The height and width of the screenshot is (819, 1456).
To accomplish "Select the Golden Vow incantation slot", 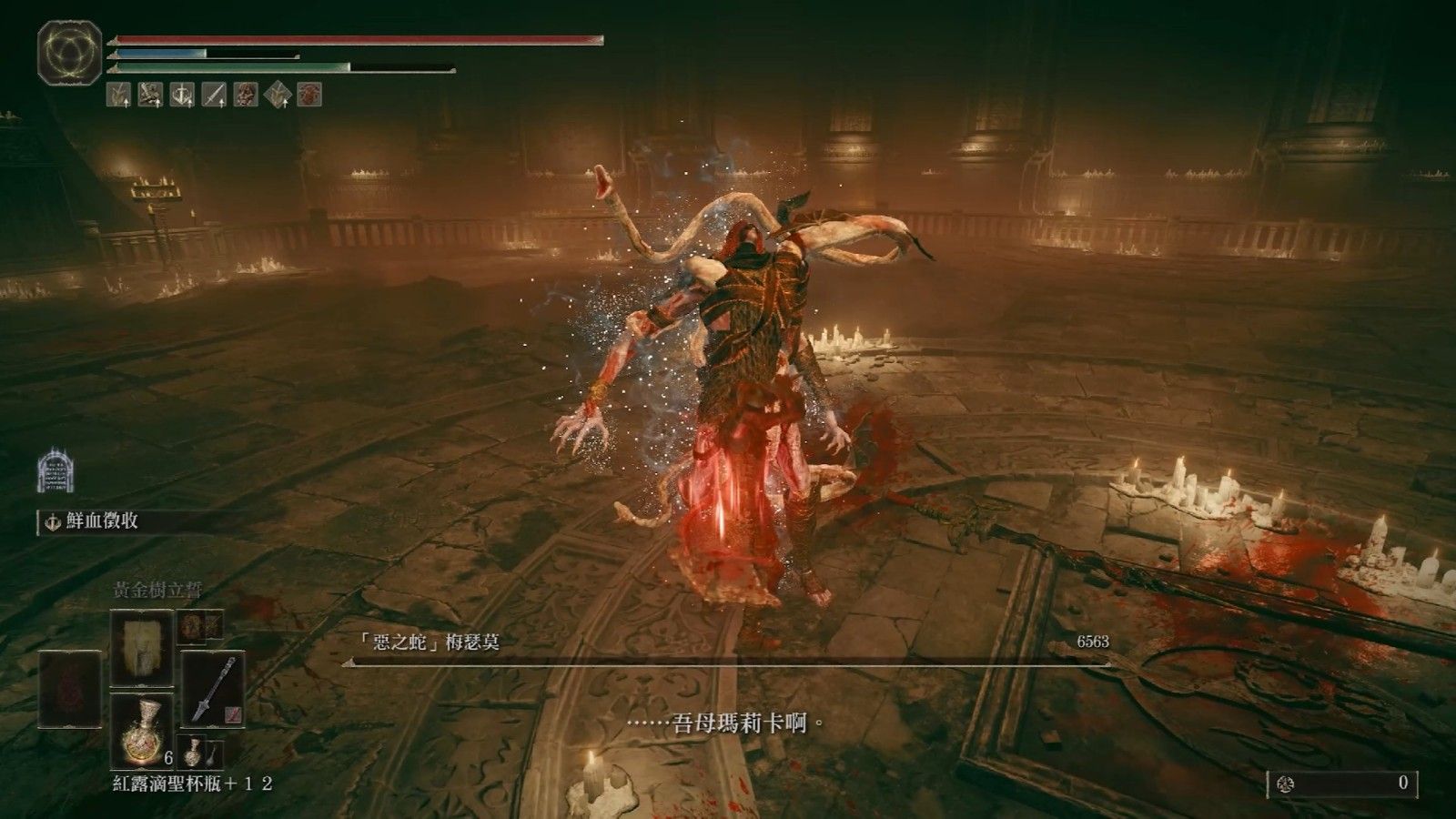I will 141,648.
